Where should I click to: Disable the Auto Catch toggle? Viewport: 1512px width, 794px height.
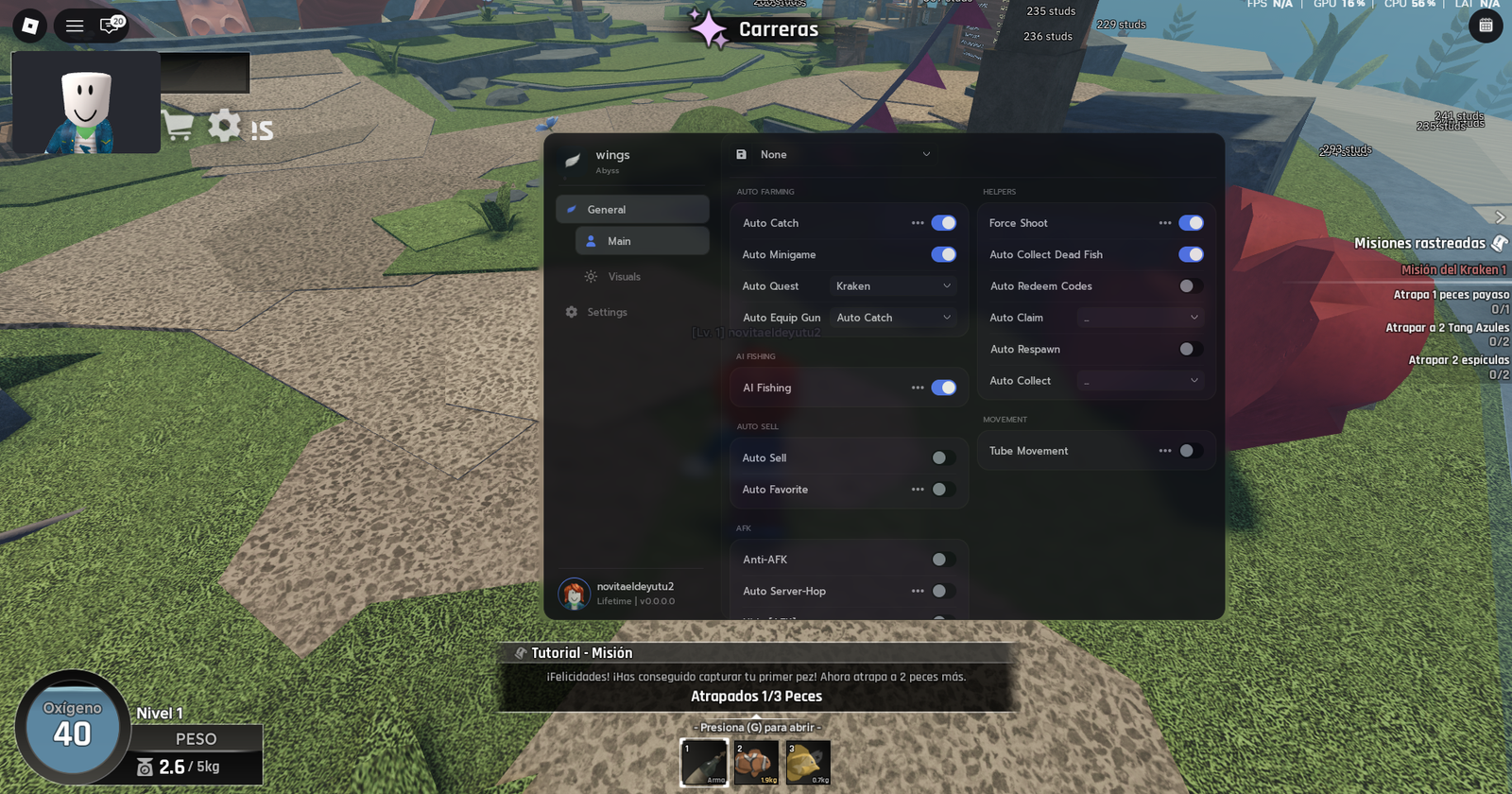[943, 222]
